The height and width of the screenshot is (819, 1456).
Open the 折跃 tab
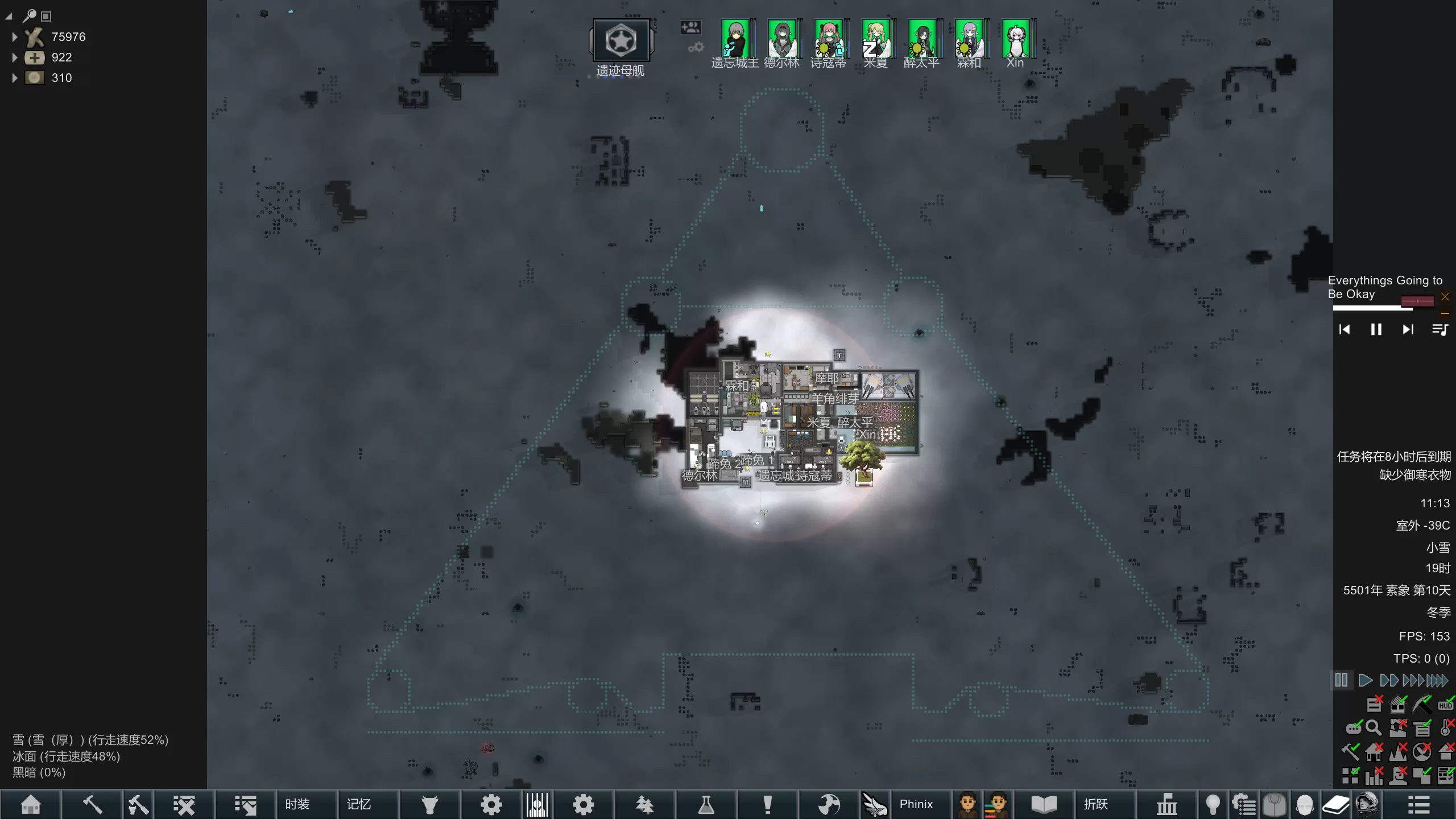pyautogui.click(x=1095, y=804)
